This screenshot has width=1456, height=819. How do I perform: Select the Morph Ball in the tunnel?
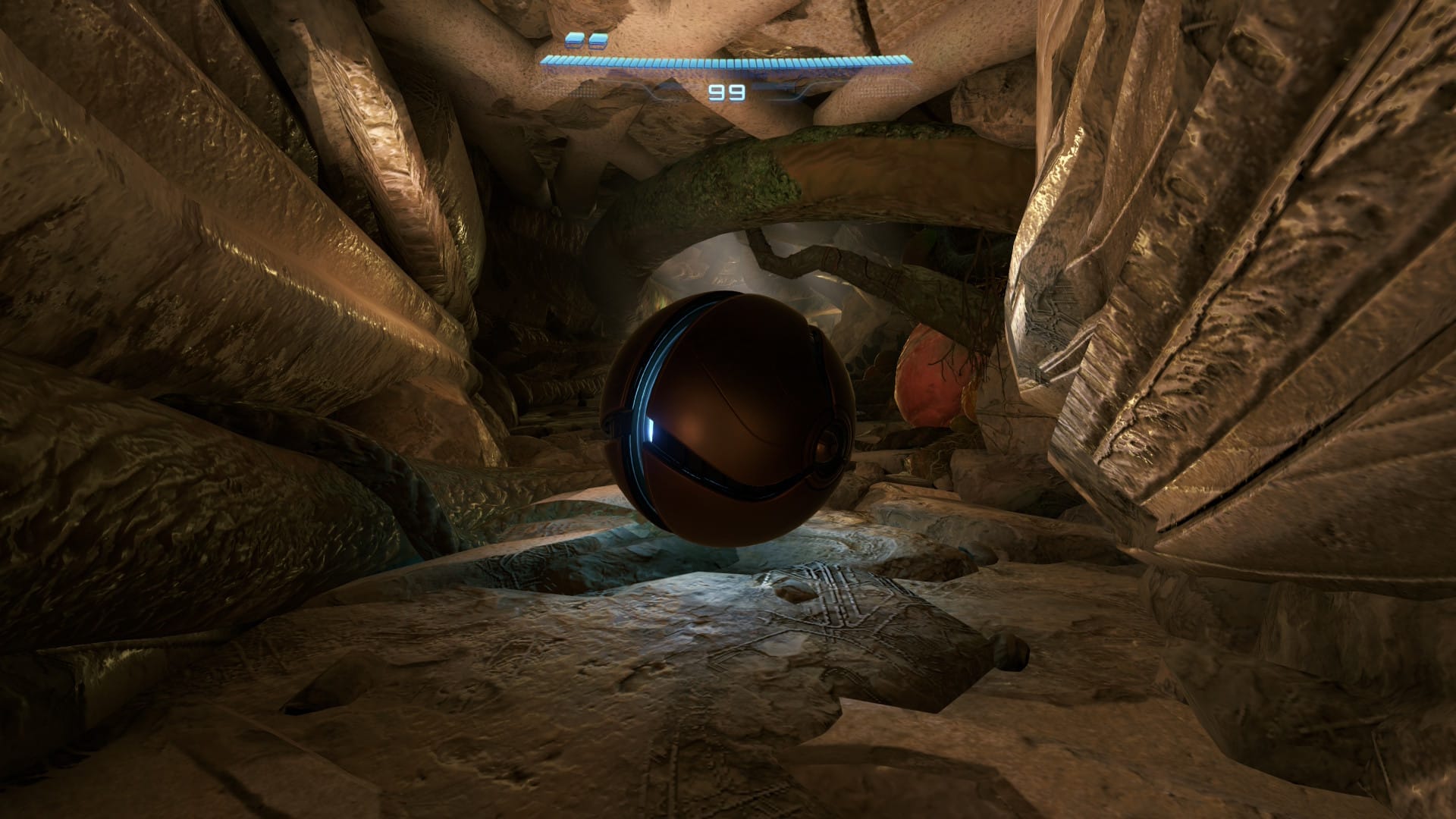click(728, 421)
